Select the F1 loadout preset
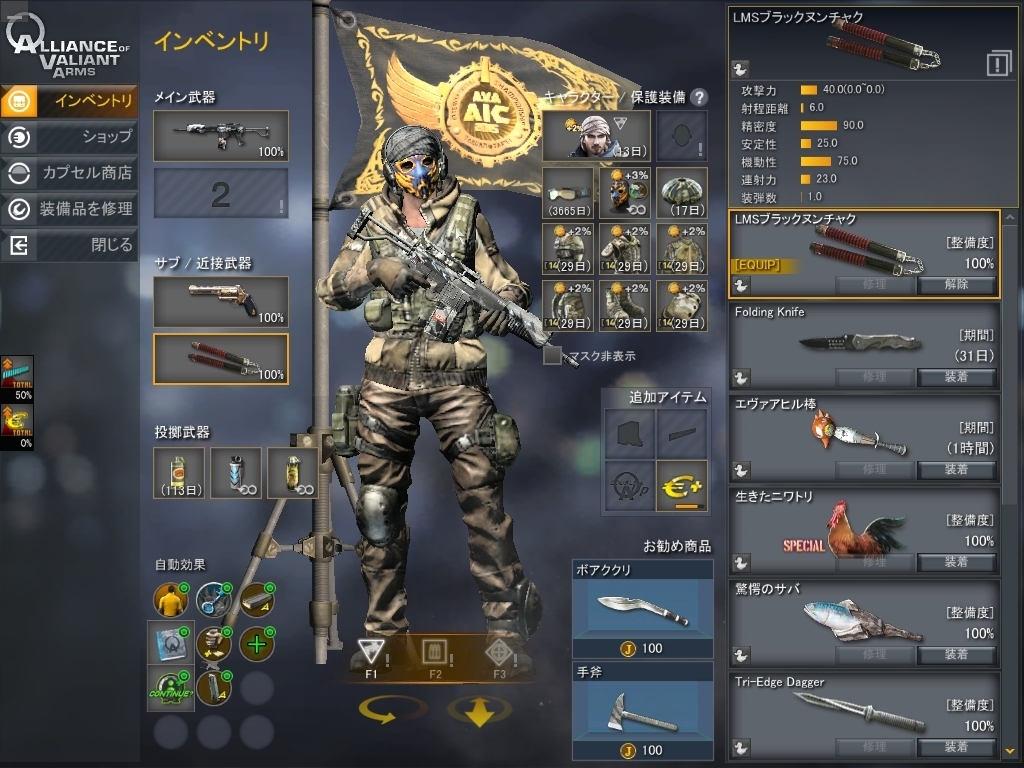The height and width of the screenshot is (768, 1024). click(371, 656)
